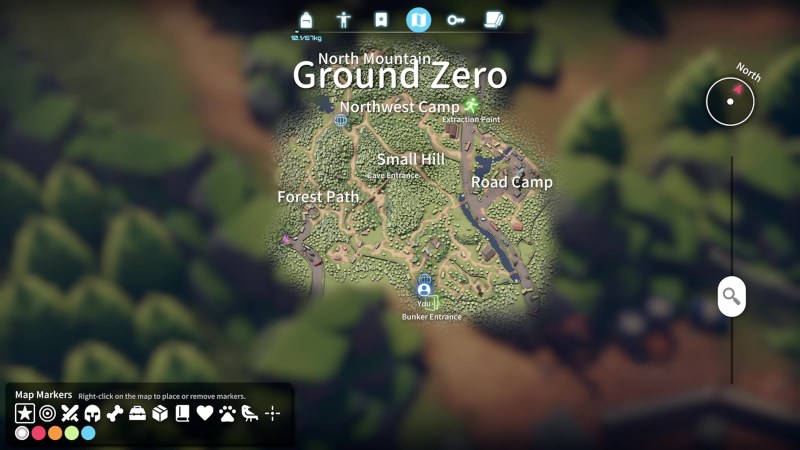Open the bookmark star quest tab
This screenshot has width=800, height=450.
381,19
